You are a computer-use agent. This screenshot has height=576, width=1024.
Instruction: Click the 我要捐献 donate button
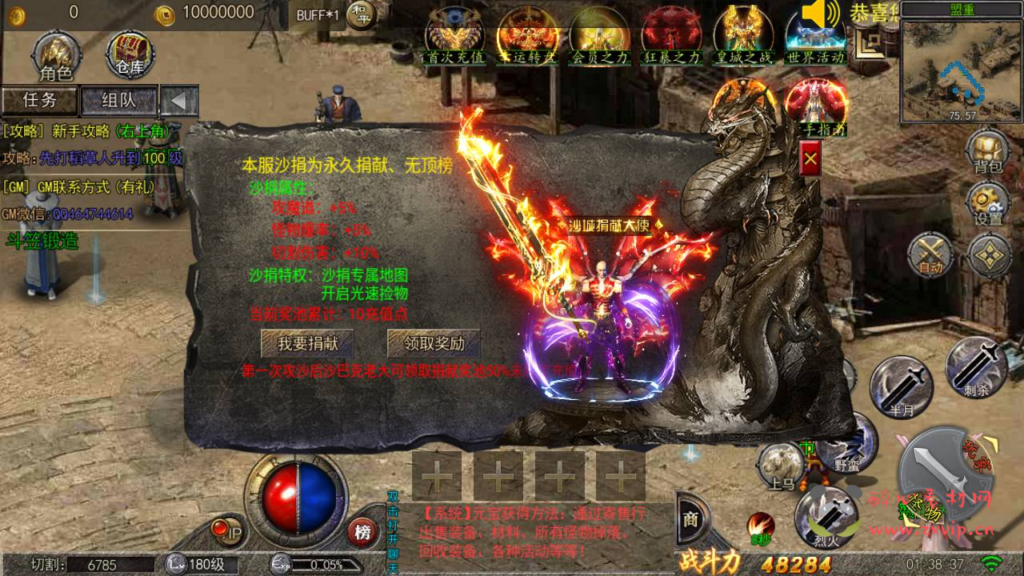tap(307, 343)
